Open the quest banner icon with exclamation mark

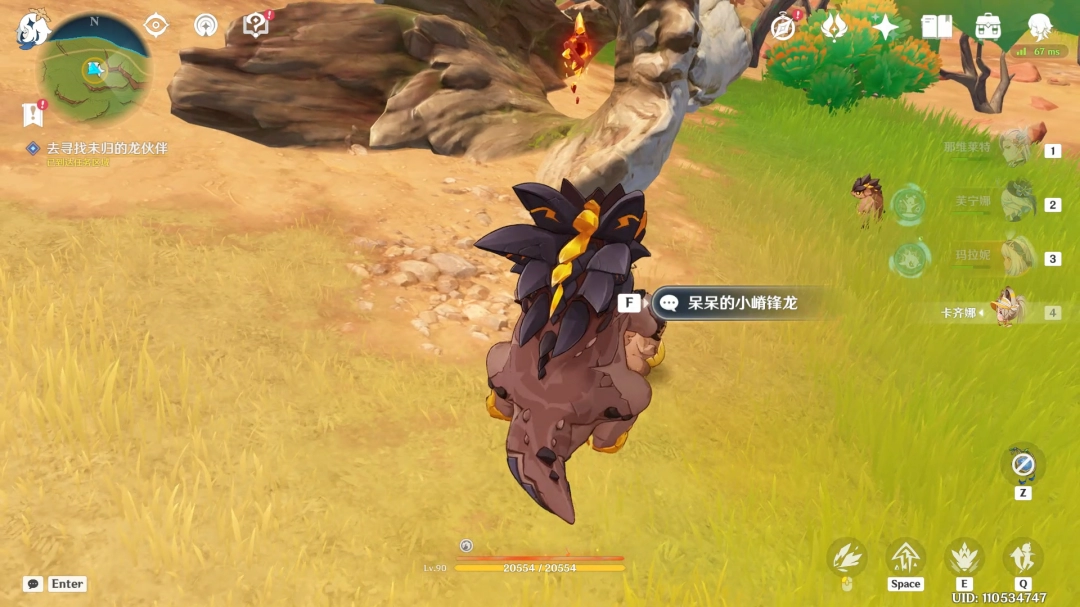33,114
